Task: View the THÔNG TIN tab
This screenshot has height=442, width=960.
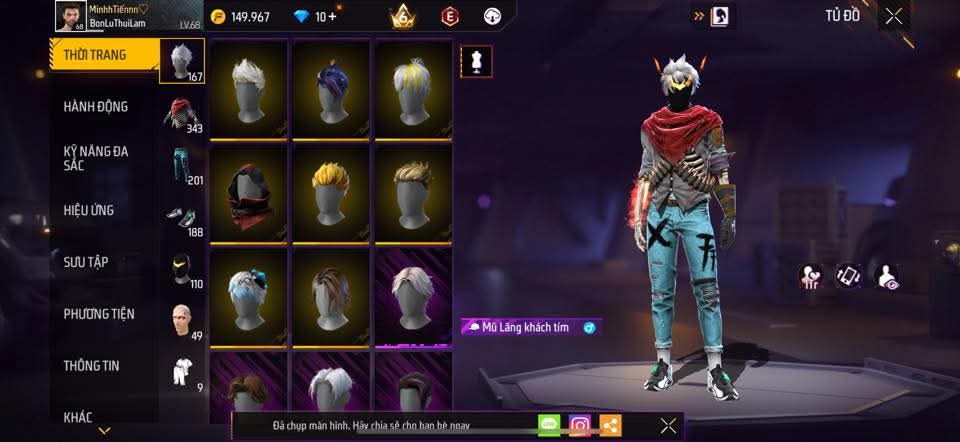Action: (x=91, y=366)
